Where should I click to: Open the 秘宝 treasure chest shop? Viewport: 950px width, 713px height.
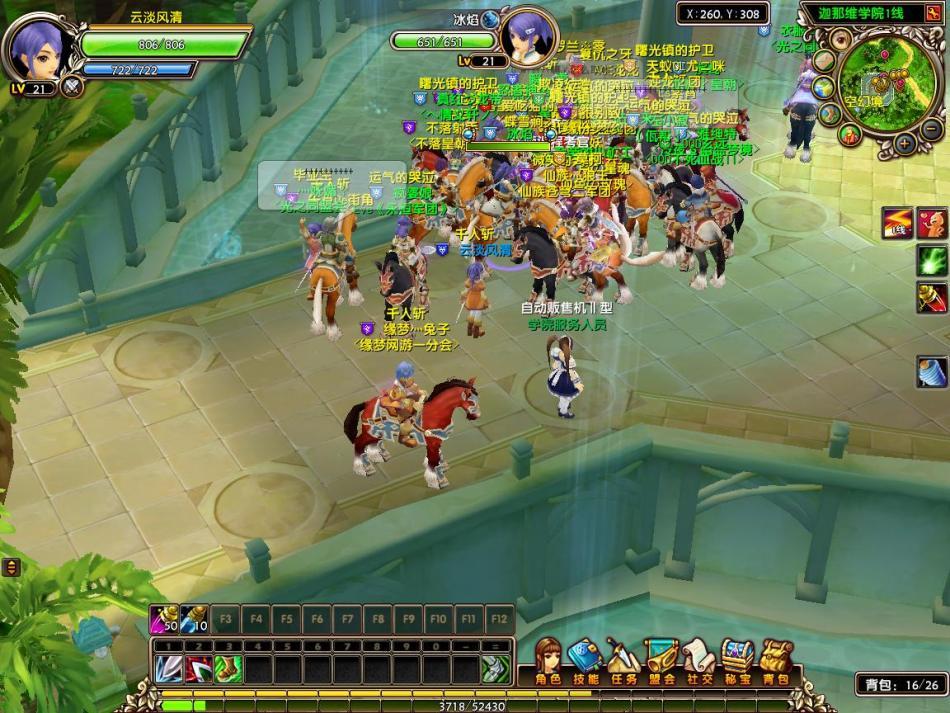[738, 661]
